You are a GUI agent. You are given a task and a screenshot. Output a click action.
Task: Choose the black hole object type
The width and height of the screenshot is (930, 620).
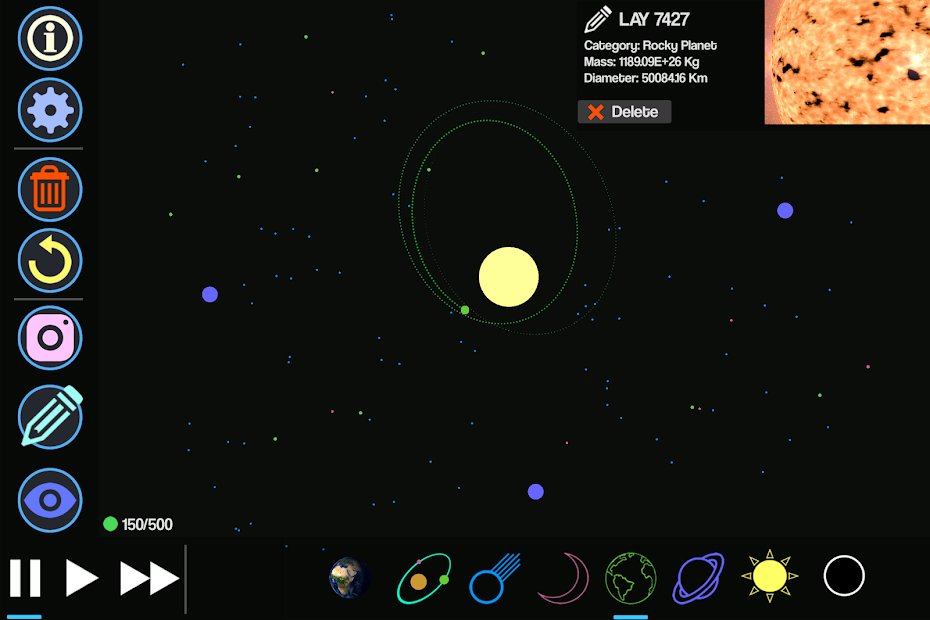pos(843,576)
